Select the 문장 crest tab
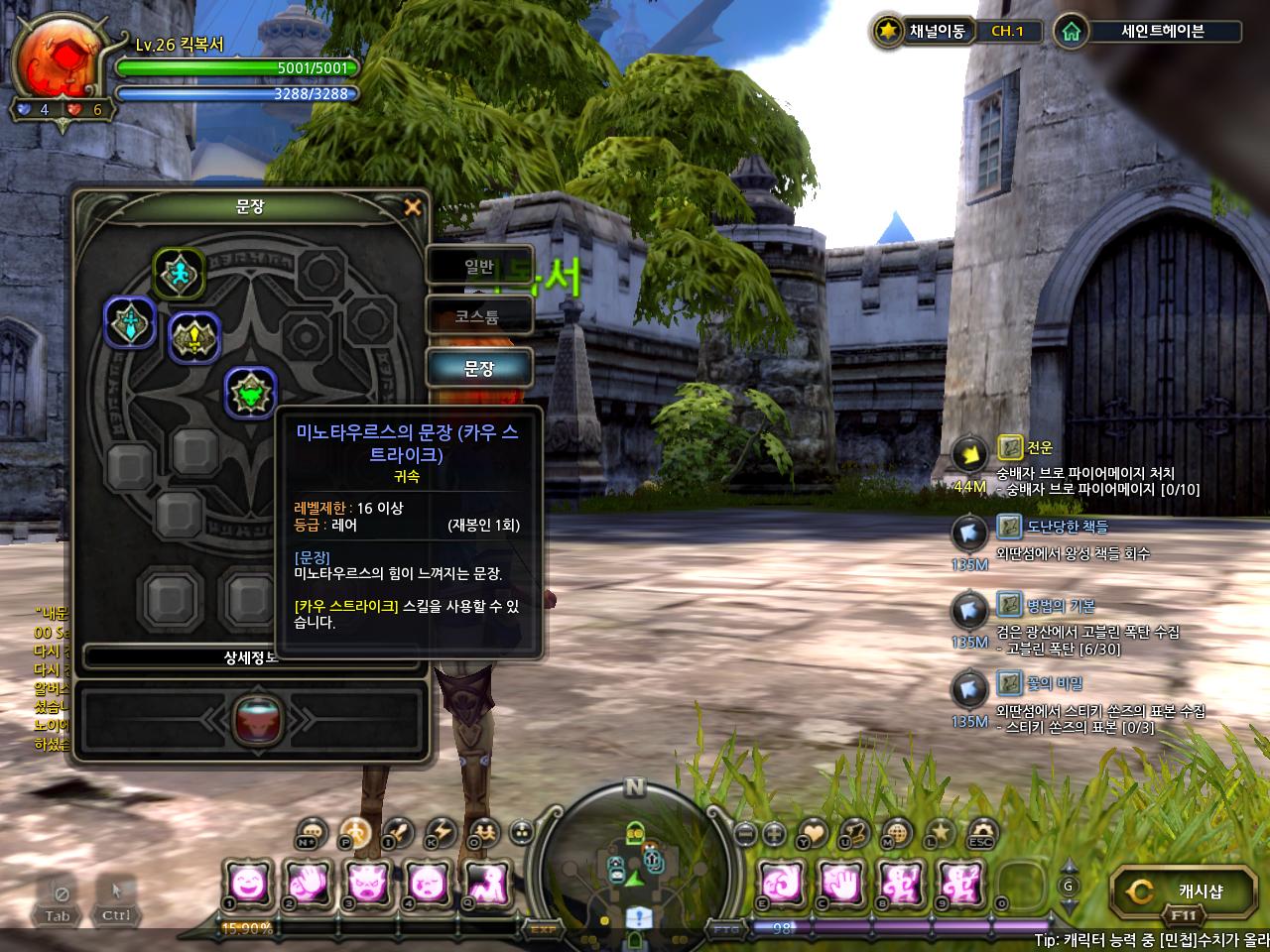This screenshot has width=1270, height=952. click(479, 369)
